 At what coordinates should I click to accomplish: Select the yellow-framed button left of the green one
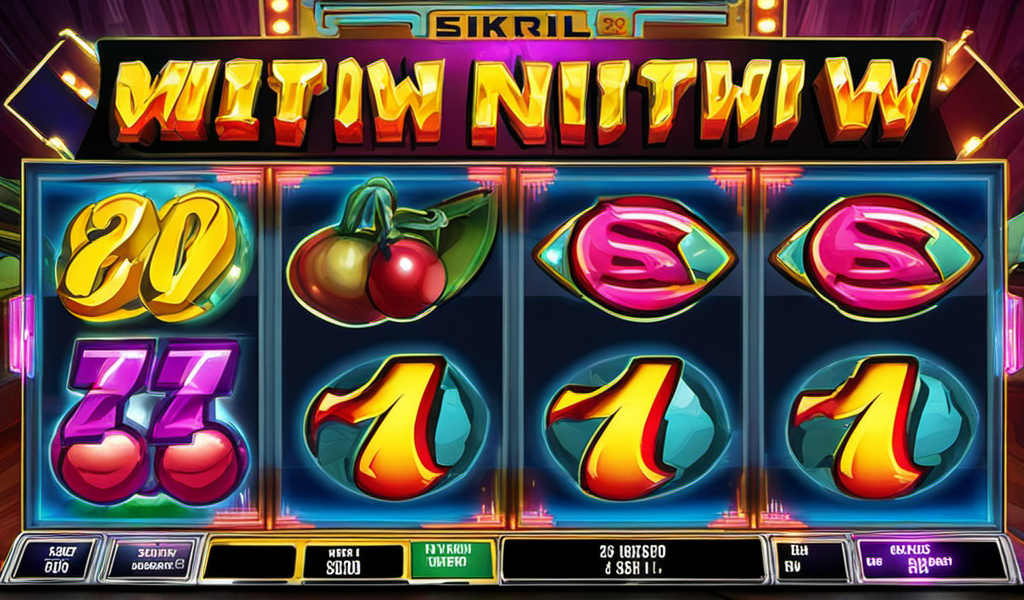point(343,560)
